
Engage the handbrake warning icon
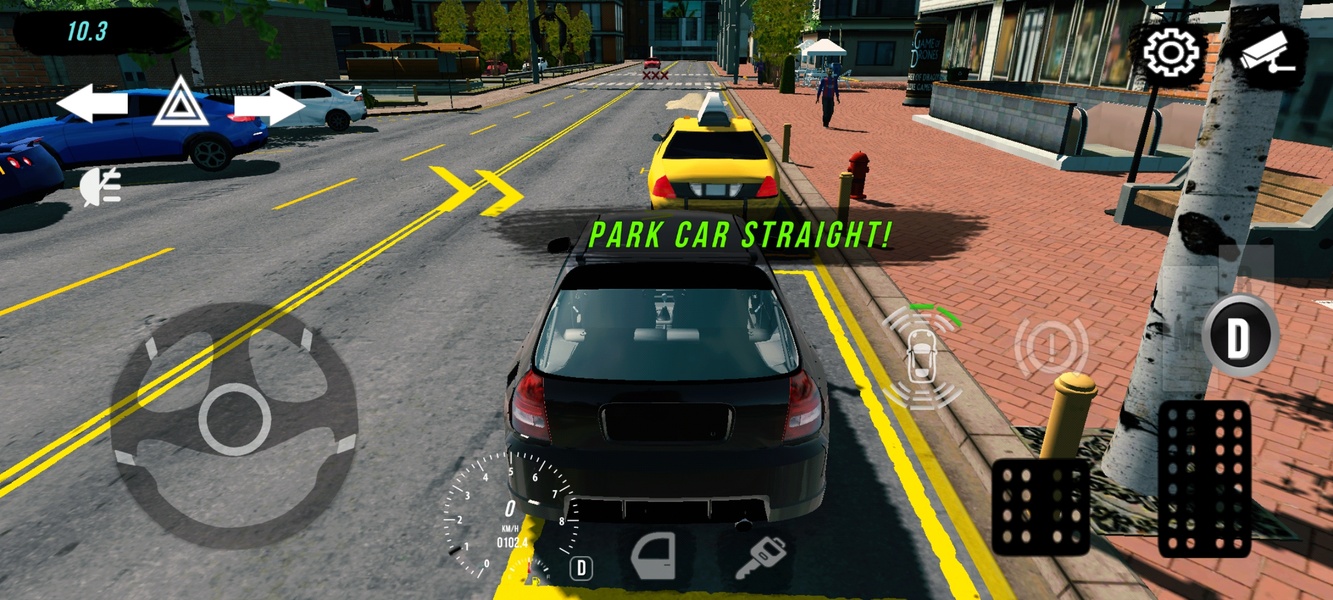click(1051, 348)
